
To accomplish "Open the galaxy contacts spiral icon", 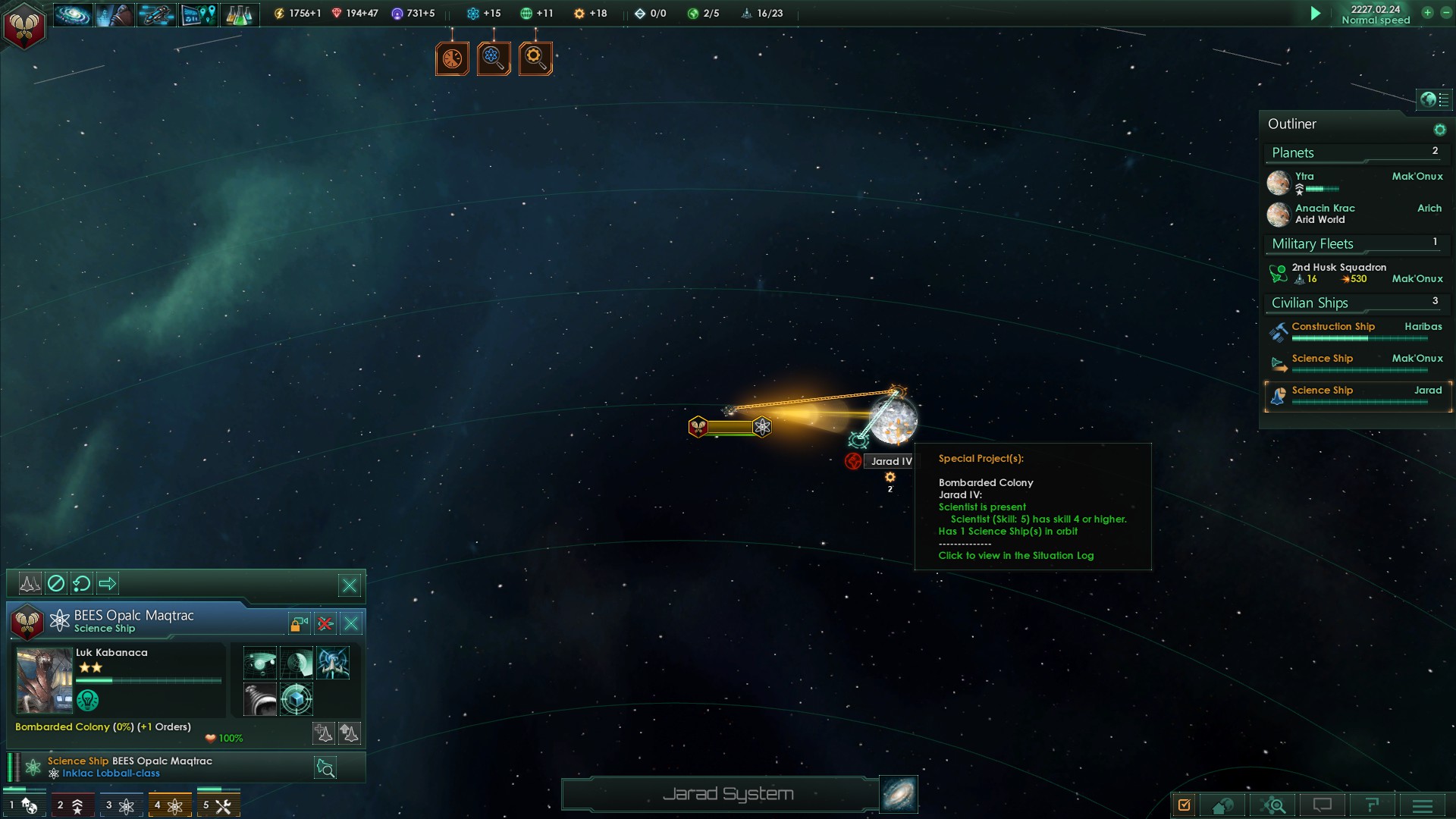I will 73,14.
